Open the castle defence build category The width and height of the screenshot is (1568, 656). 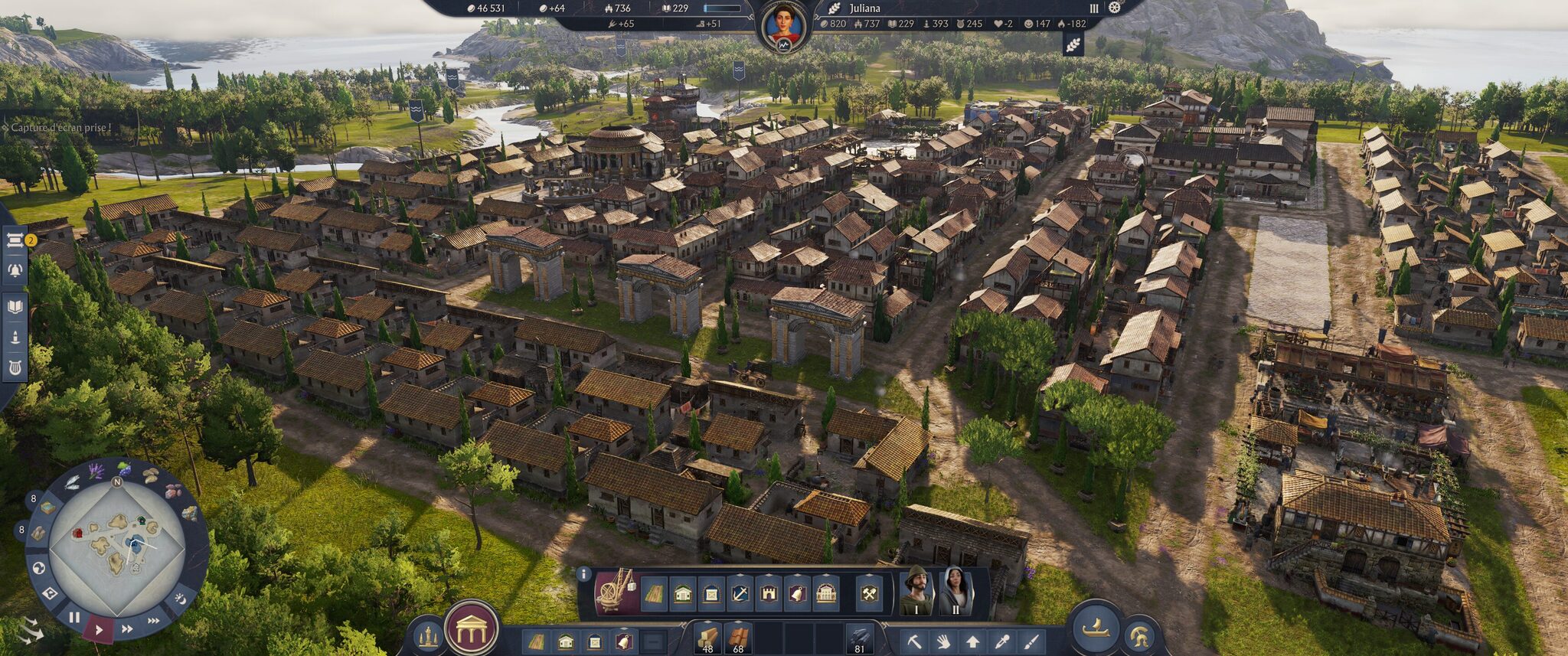point(769,594)
